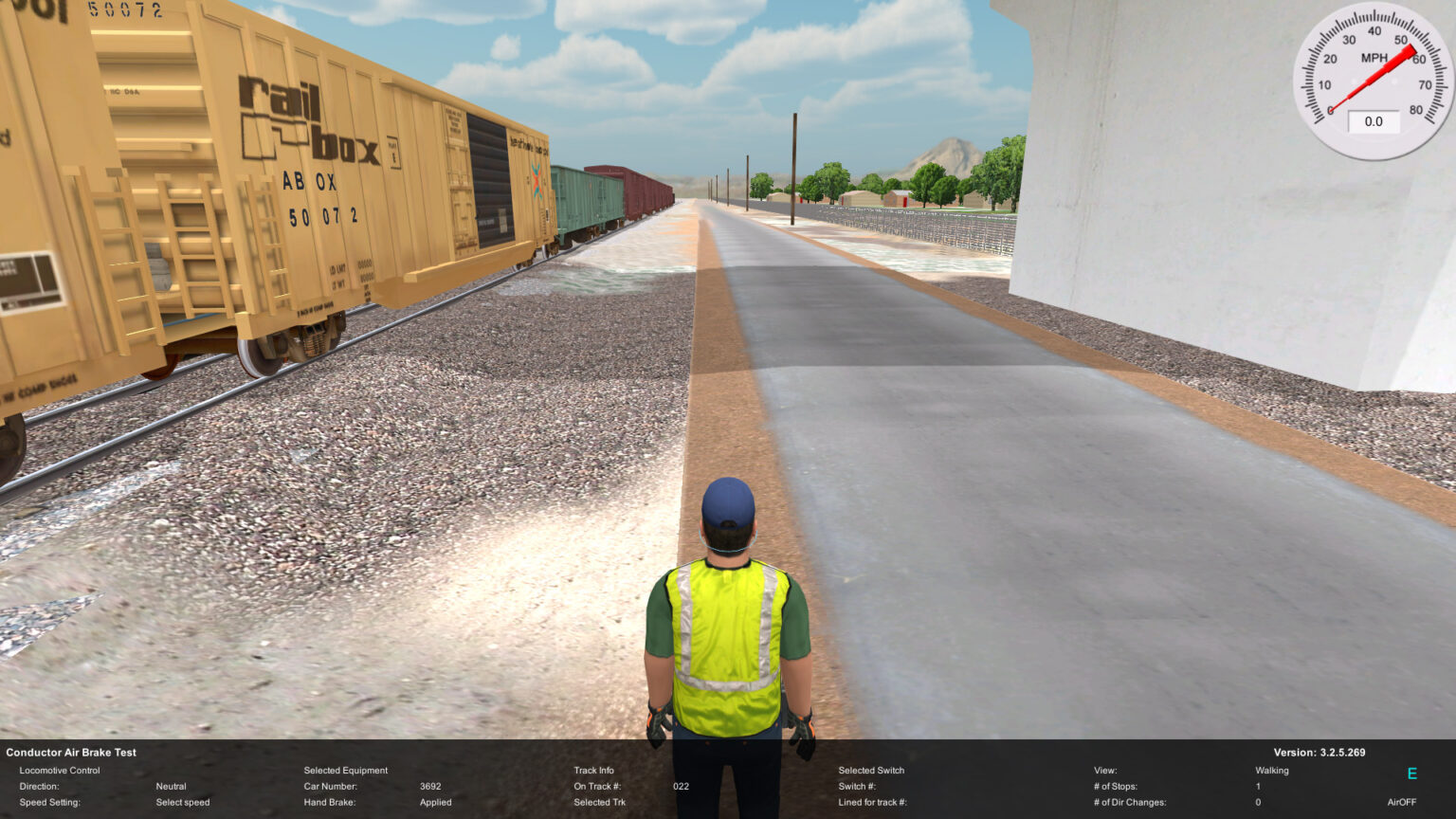Open the Select speed setting

[182, 802]
